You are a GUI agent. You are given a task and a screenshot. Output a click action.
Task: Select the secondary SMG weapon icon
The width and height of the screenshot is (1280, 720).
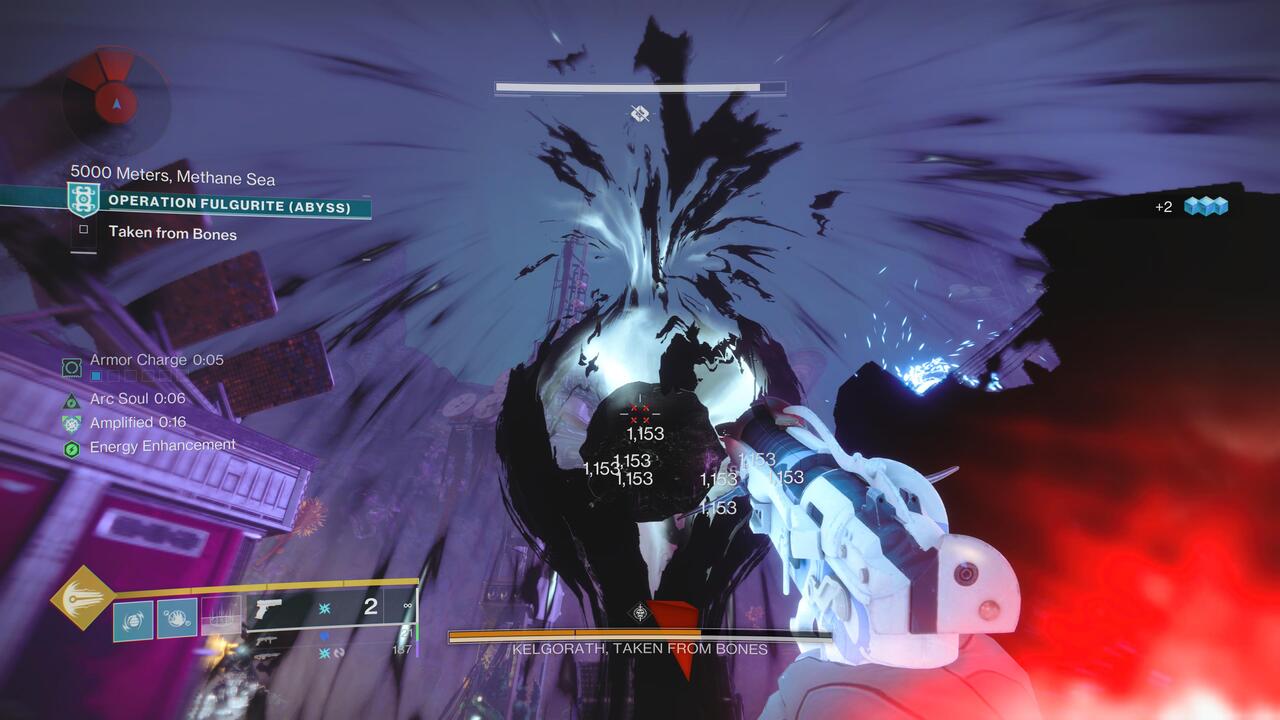(265, 641)
